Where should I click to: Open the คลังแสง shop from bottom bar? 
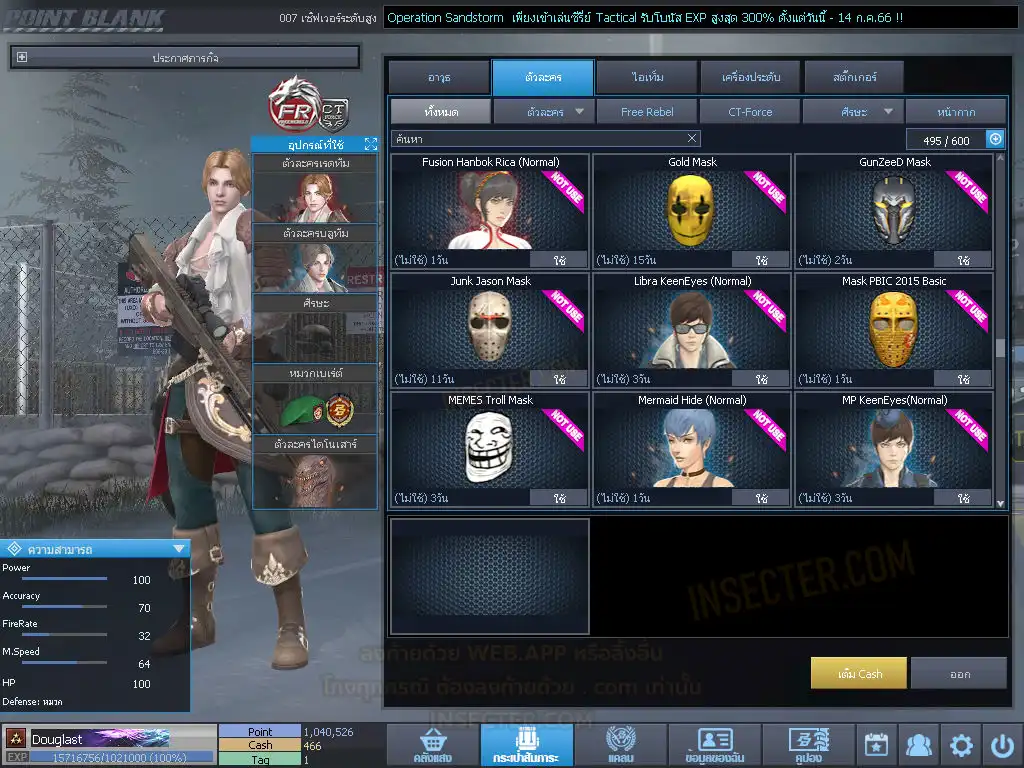431,746
